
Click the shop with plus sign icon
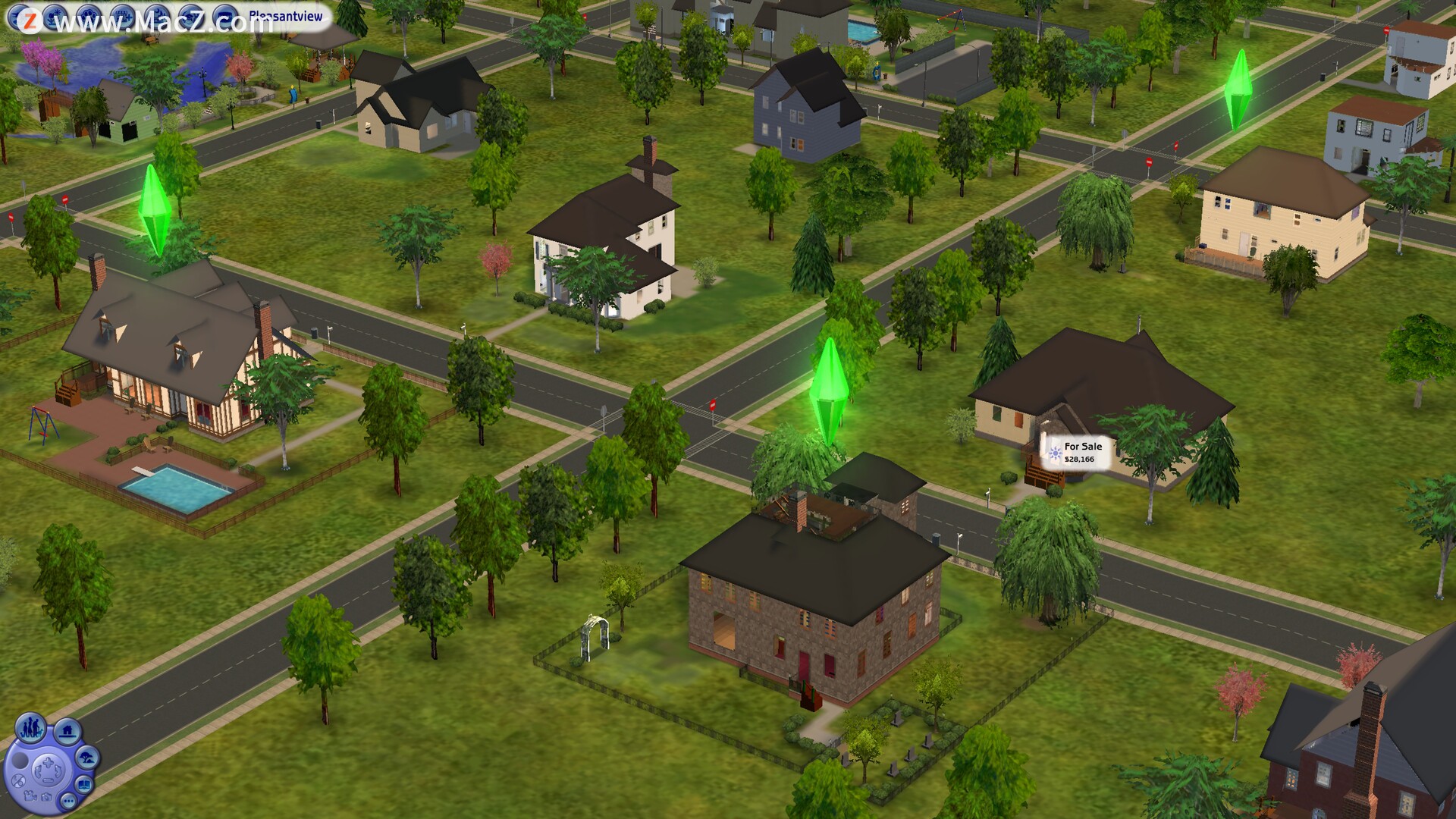tap(123, 17)
